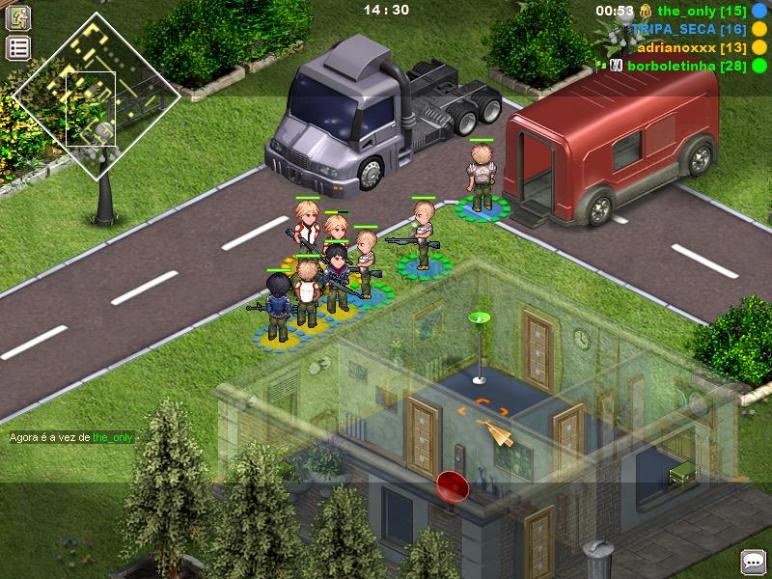Screen dimensions: 772x579
Task: Choose adrianoxxx from the player list
Action: point(691,47)
